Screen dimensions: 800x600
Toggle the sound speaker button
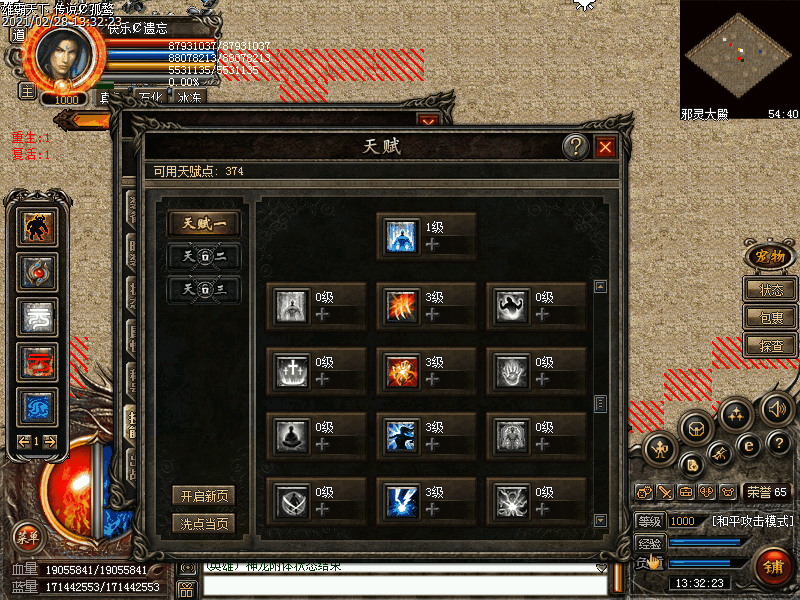pos(777,409)
